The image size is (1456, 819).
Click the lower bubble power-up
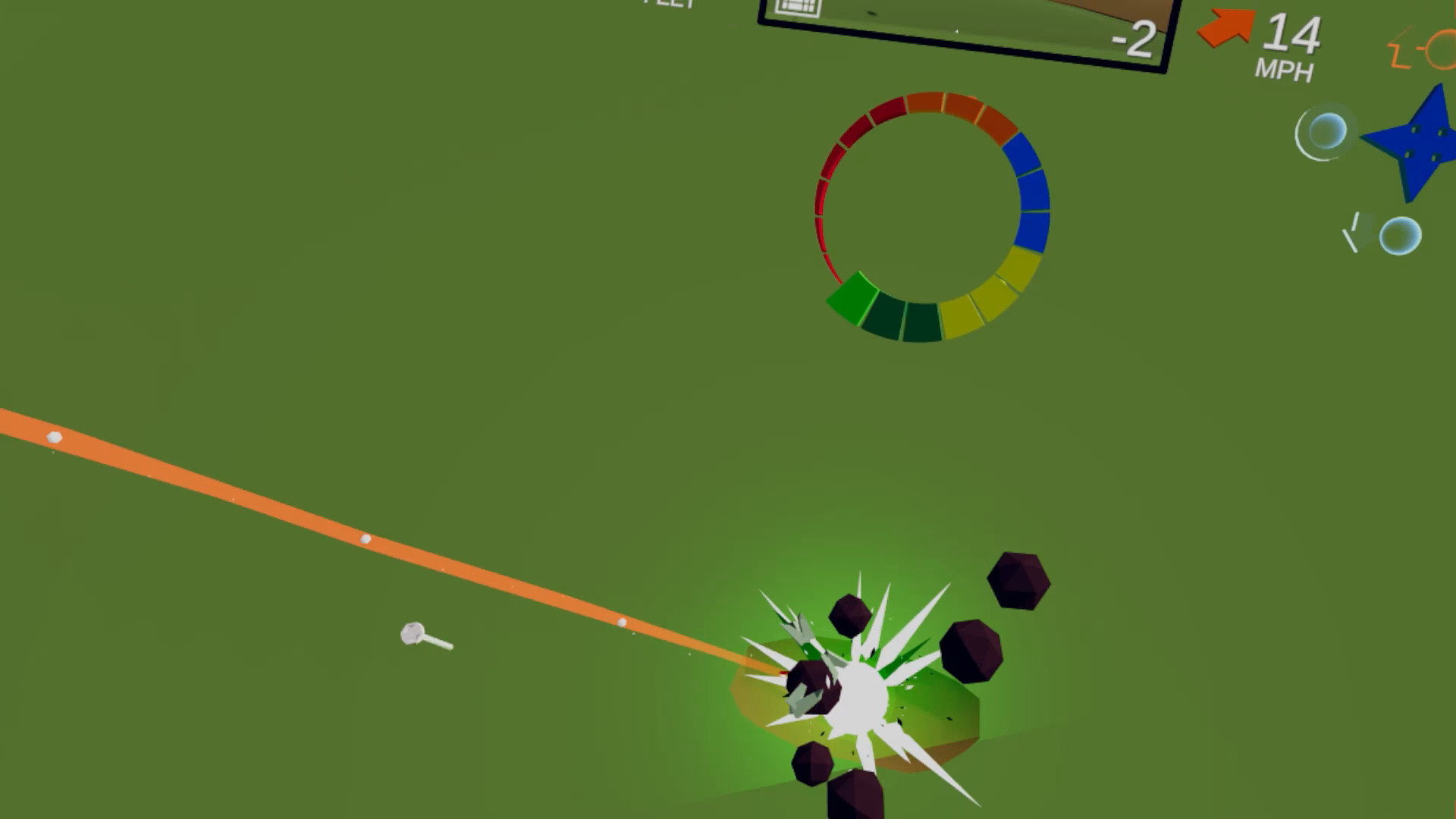[x=1399, y=236]
